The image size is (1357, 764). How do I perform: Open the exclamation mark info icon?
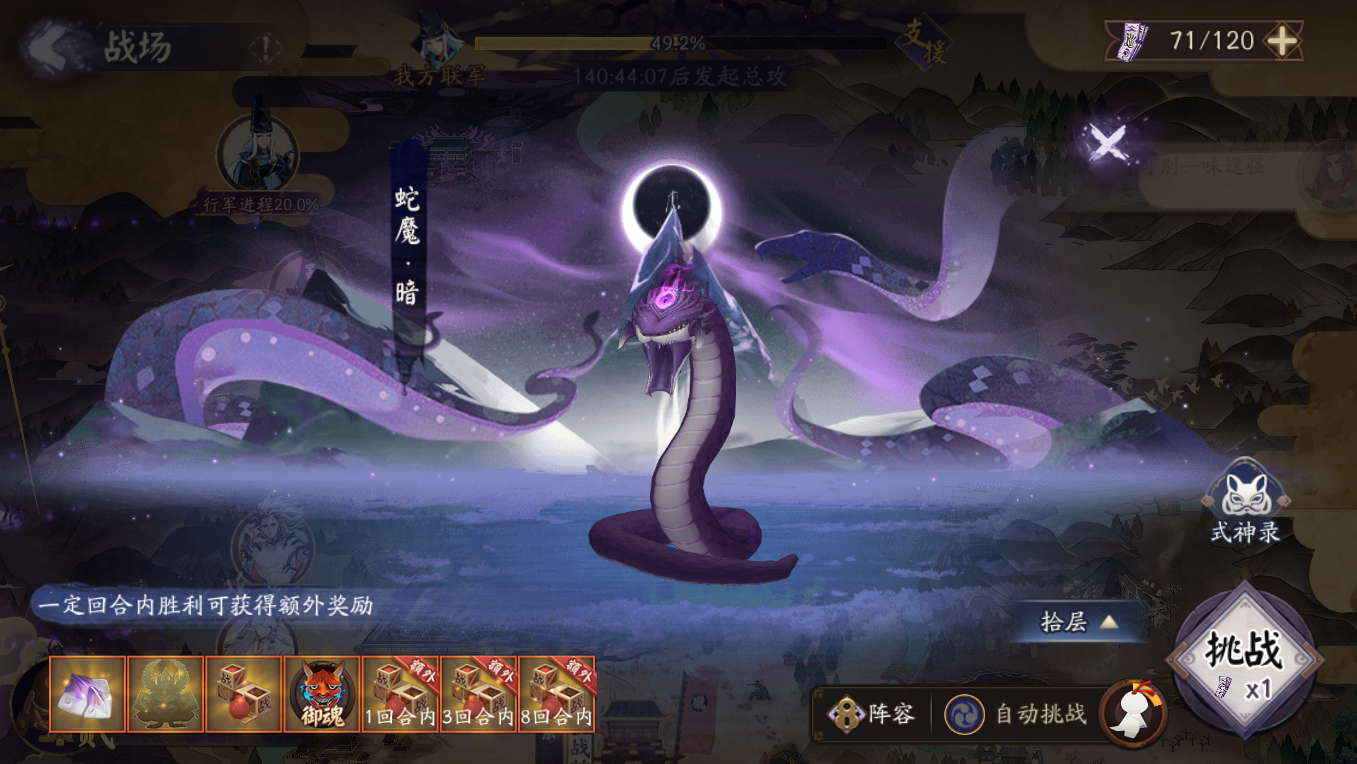(265, 47)
